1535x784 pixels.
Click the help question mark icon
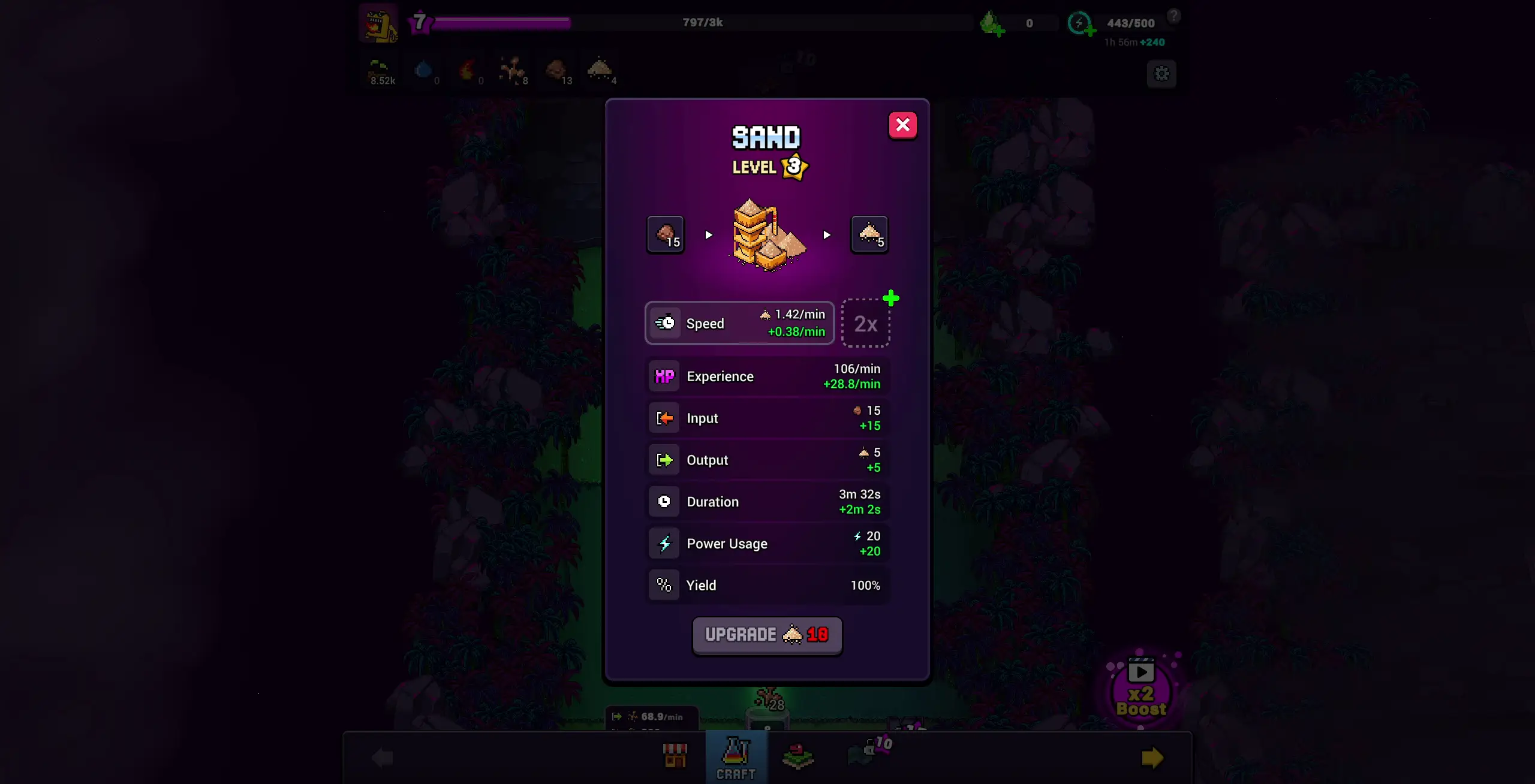[1175, 16]
